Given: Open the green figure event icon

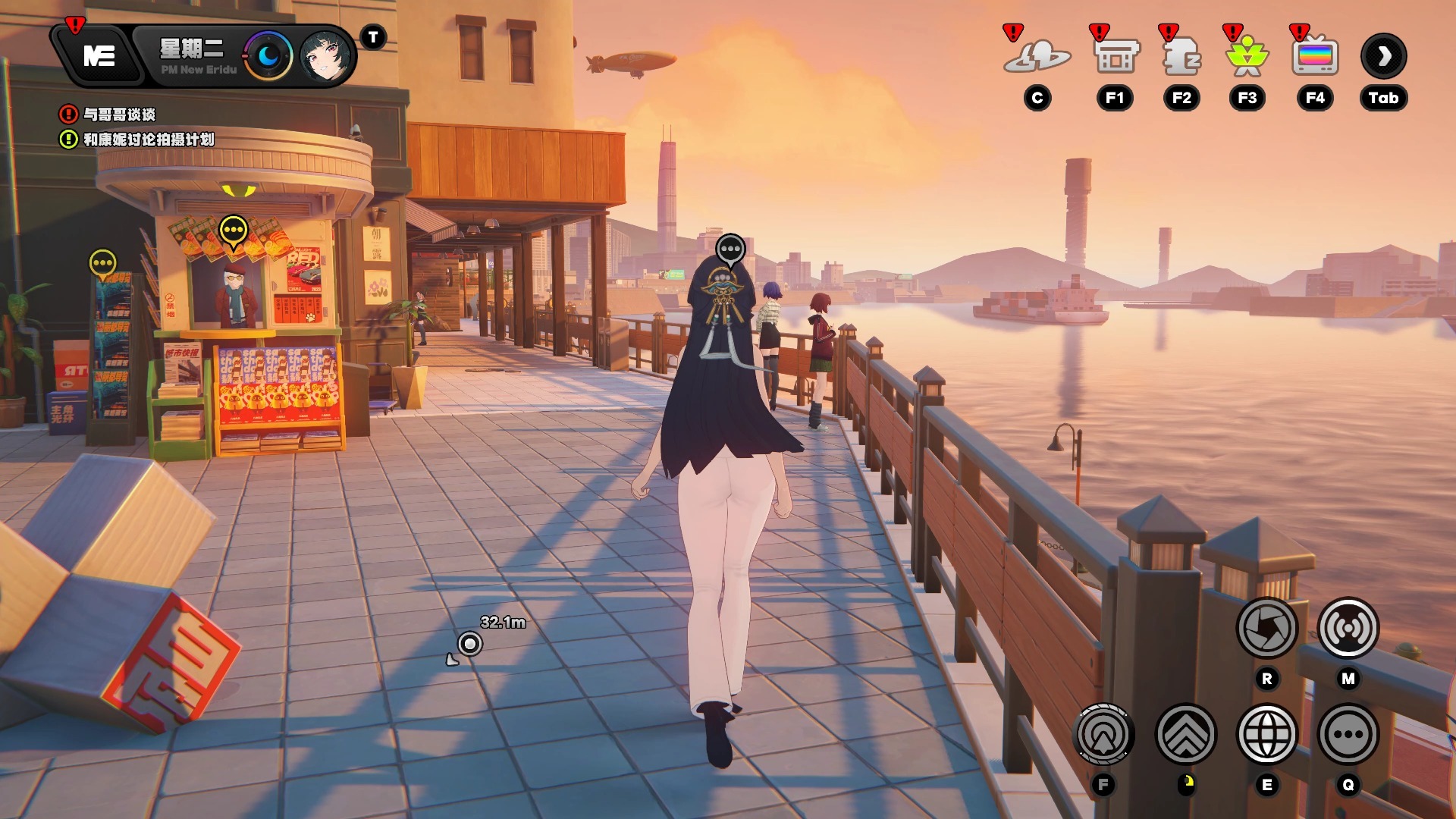Looking at the screenshot, I should tap(1247, 57).
